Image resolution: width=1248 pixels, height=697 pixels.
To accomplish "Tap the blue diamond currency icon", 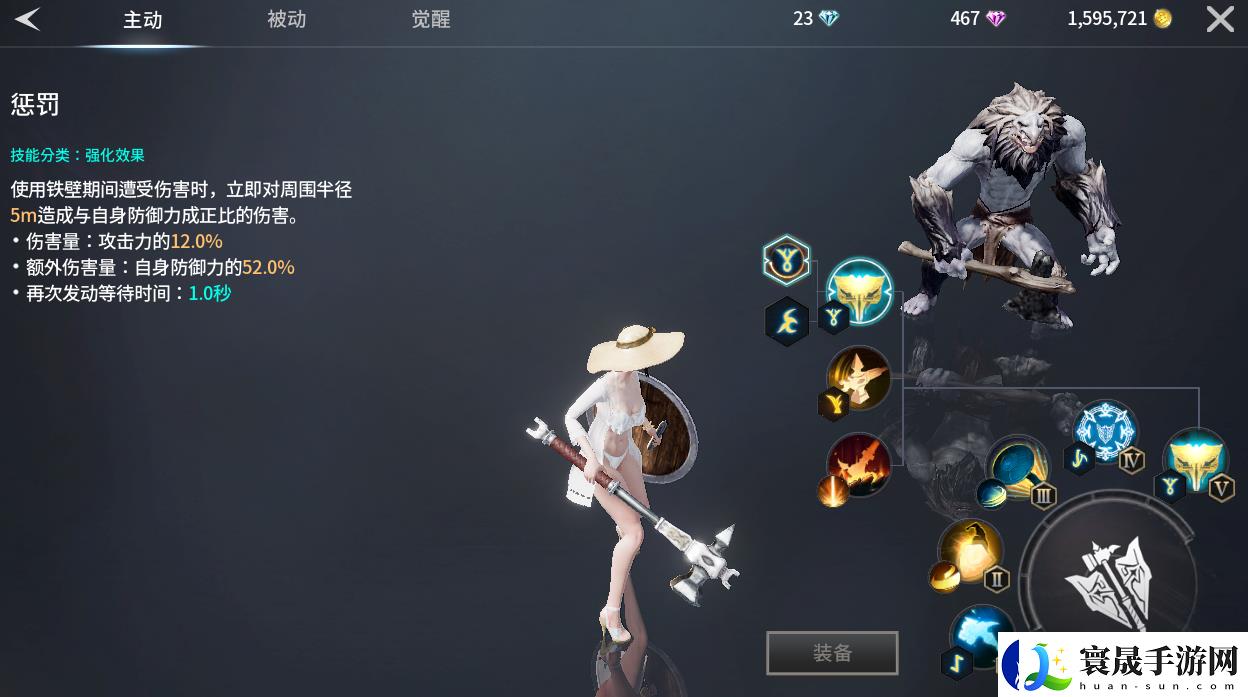I will (829, 19).
